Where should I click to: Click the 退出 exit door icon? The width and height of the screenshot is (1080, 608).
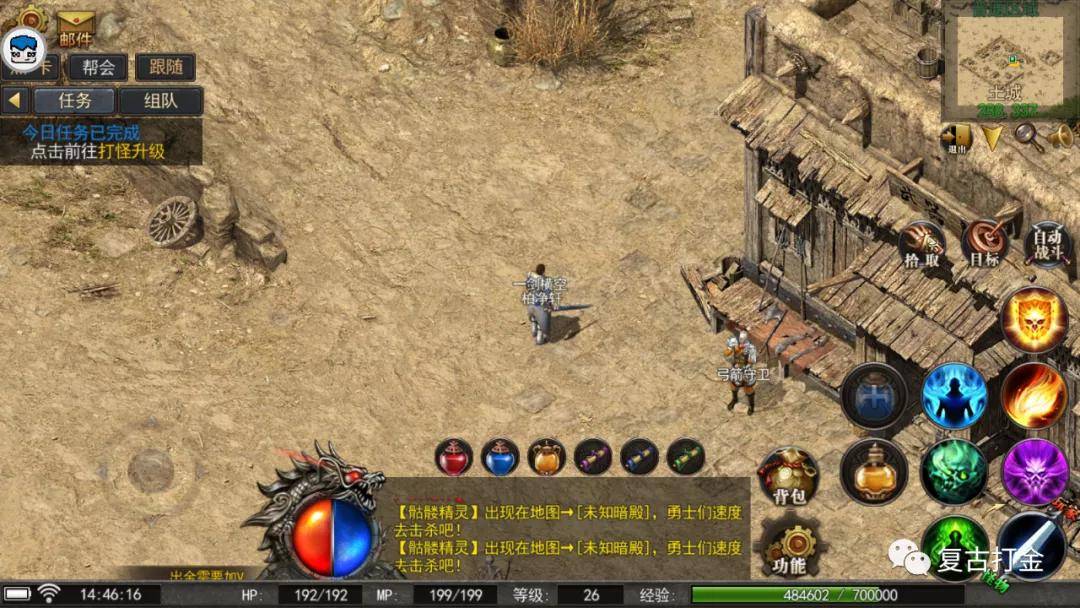(956, 137)
